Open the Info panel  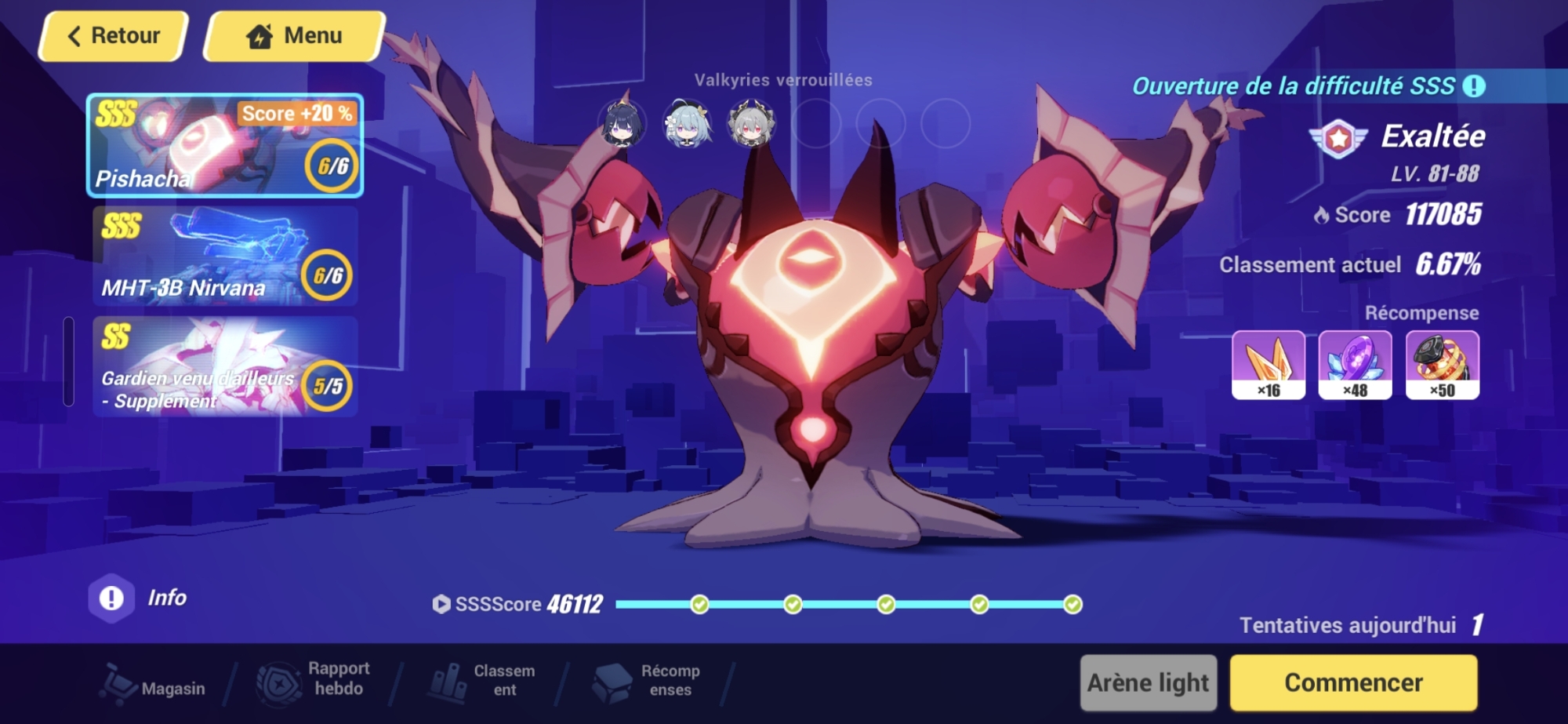pos(139,598)
